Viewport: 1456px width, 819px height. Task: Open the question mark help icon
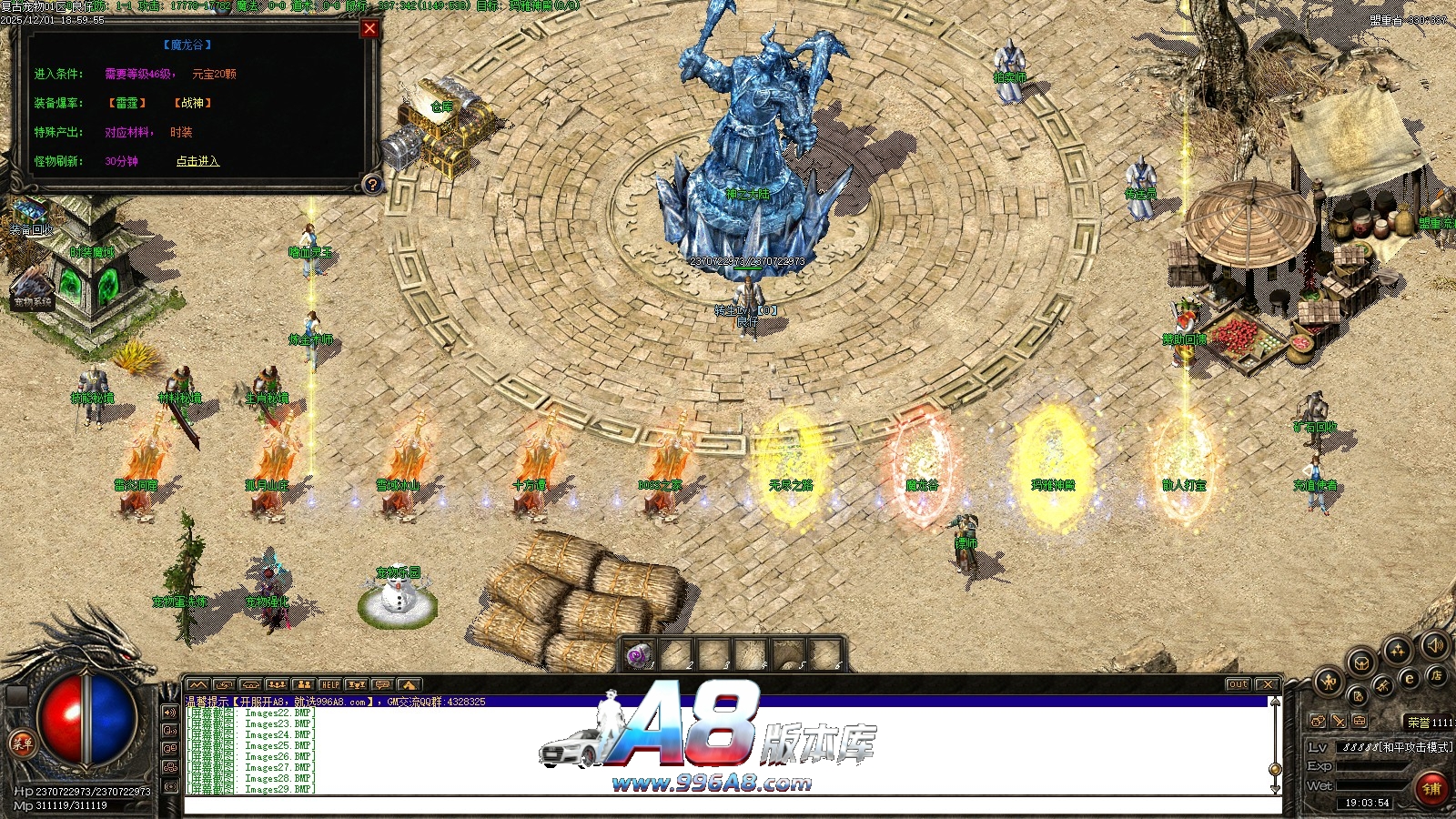click(x=371, y=185)
